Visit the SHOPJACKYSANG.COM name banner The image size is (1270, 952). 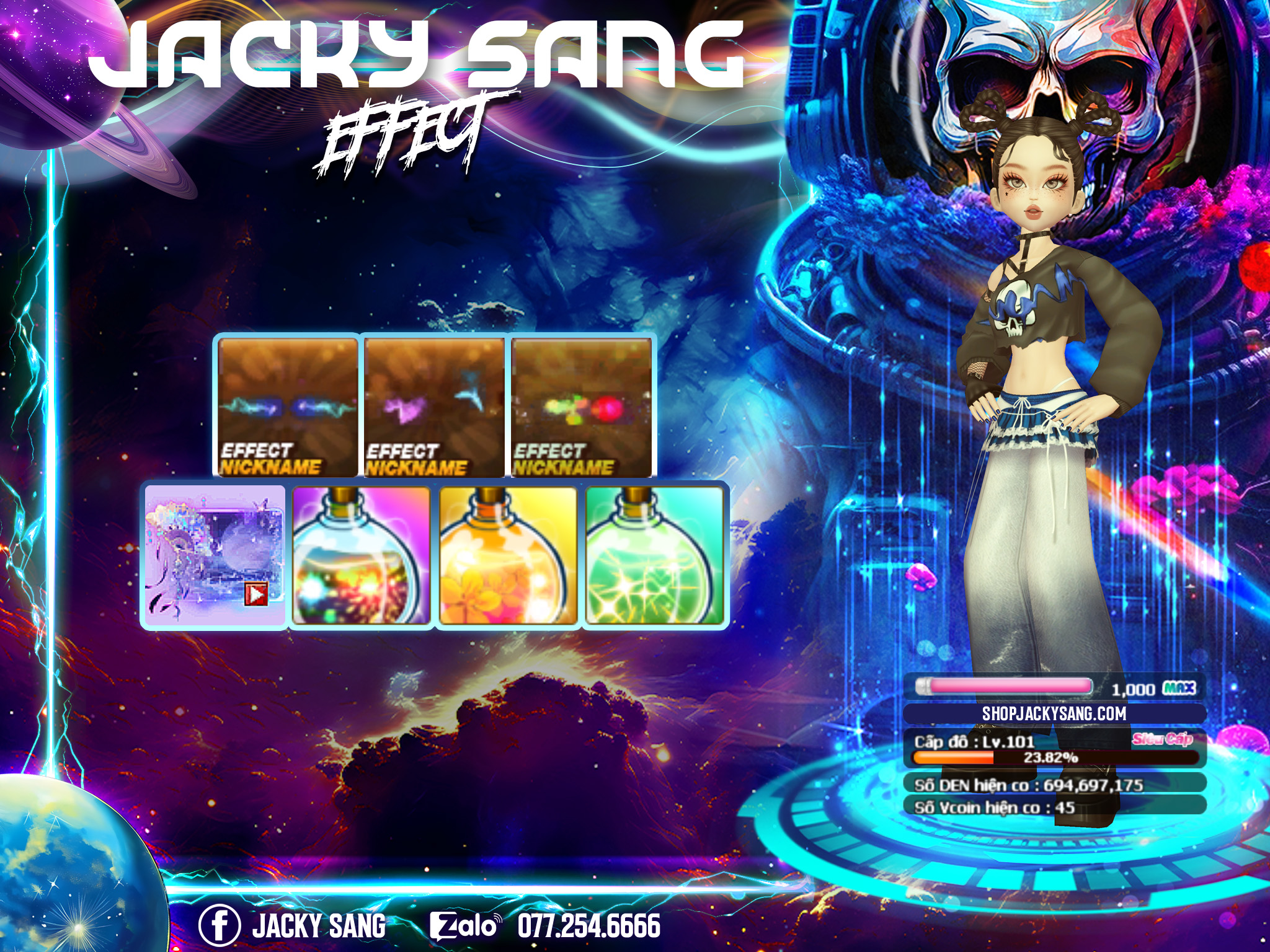click(1054, 713)
